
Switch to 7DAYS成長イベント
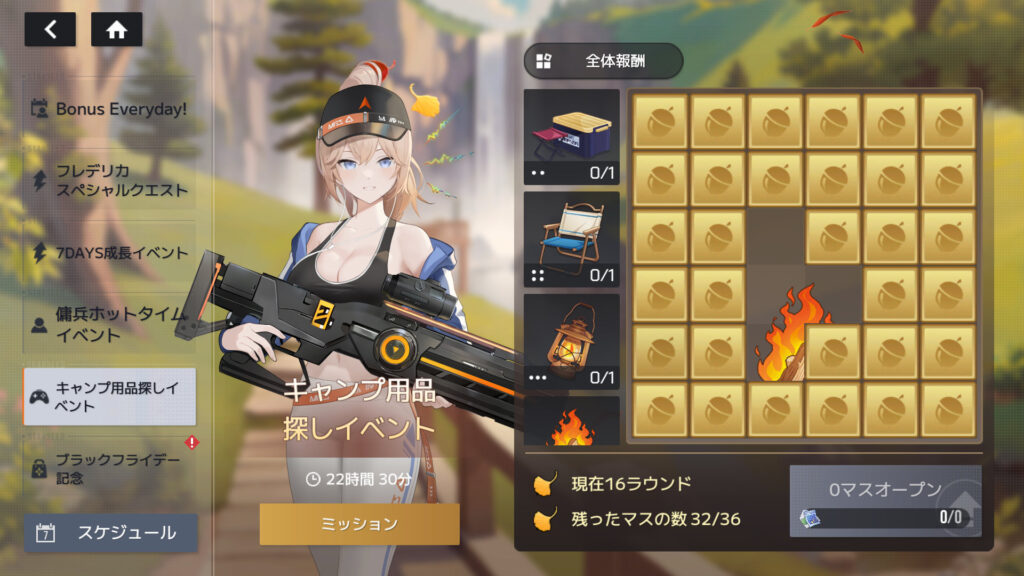(x=110, y=253)
